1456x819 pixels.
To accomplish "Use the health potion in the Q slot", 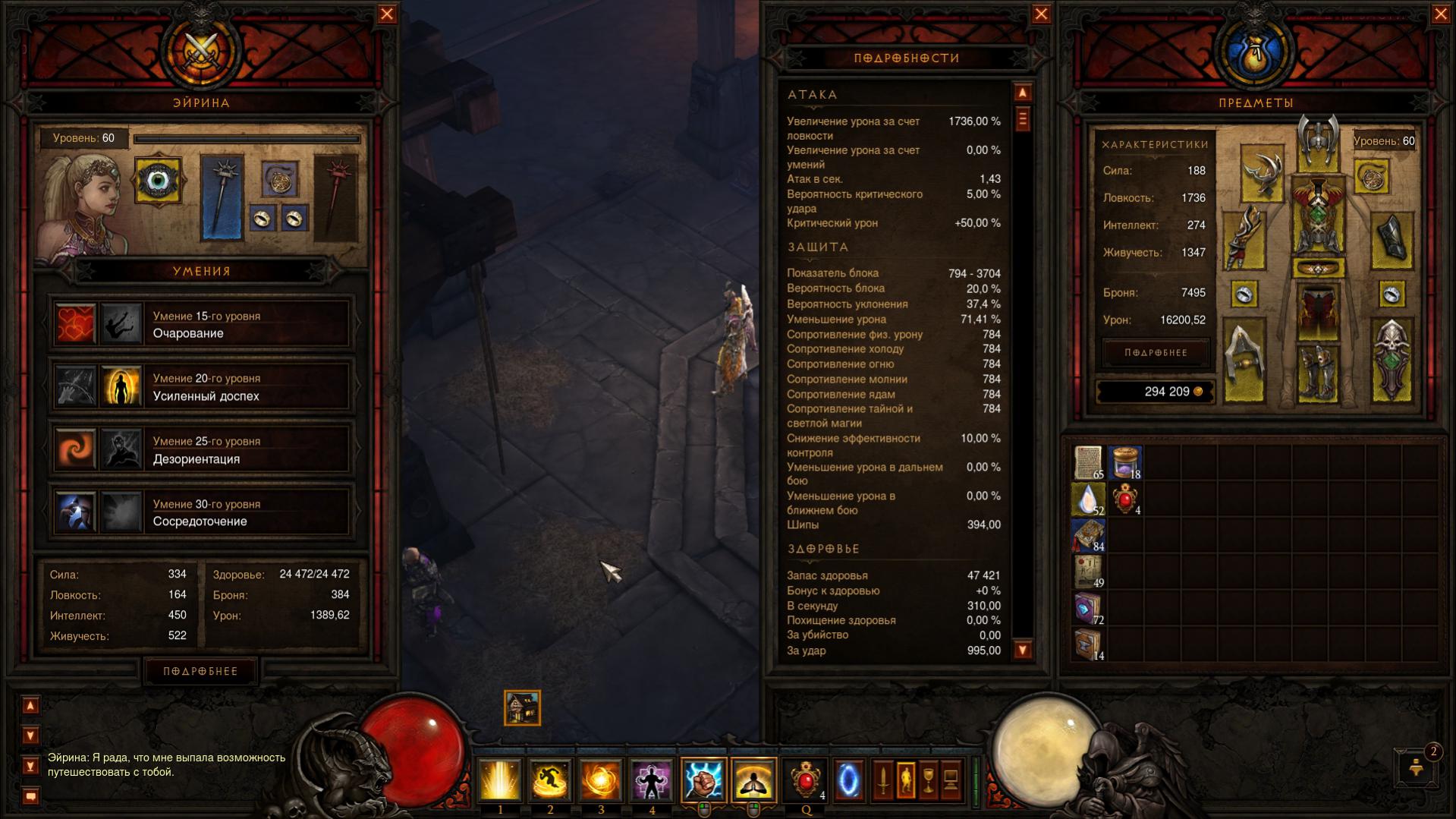I will pos(805,780).
